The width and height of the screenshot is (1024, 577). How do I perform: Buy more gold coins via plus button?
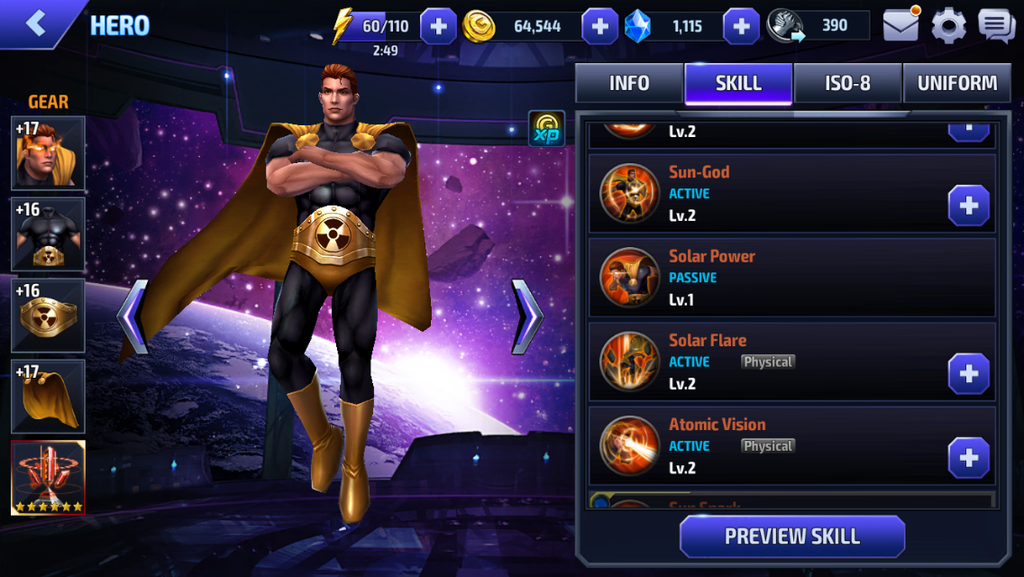coord(599,26)
